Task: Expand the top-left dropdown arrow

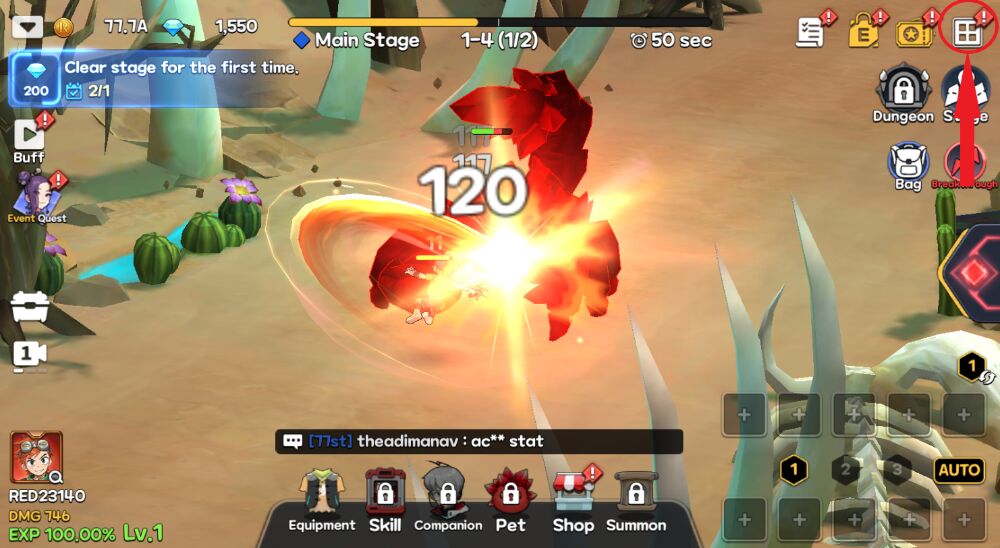Action: (27, 27)
